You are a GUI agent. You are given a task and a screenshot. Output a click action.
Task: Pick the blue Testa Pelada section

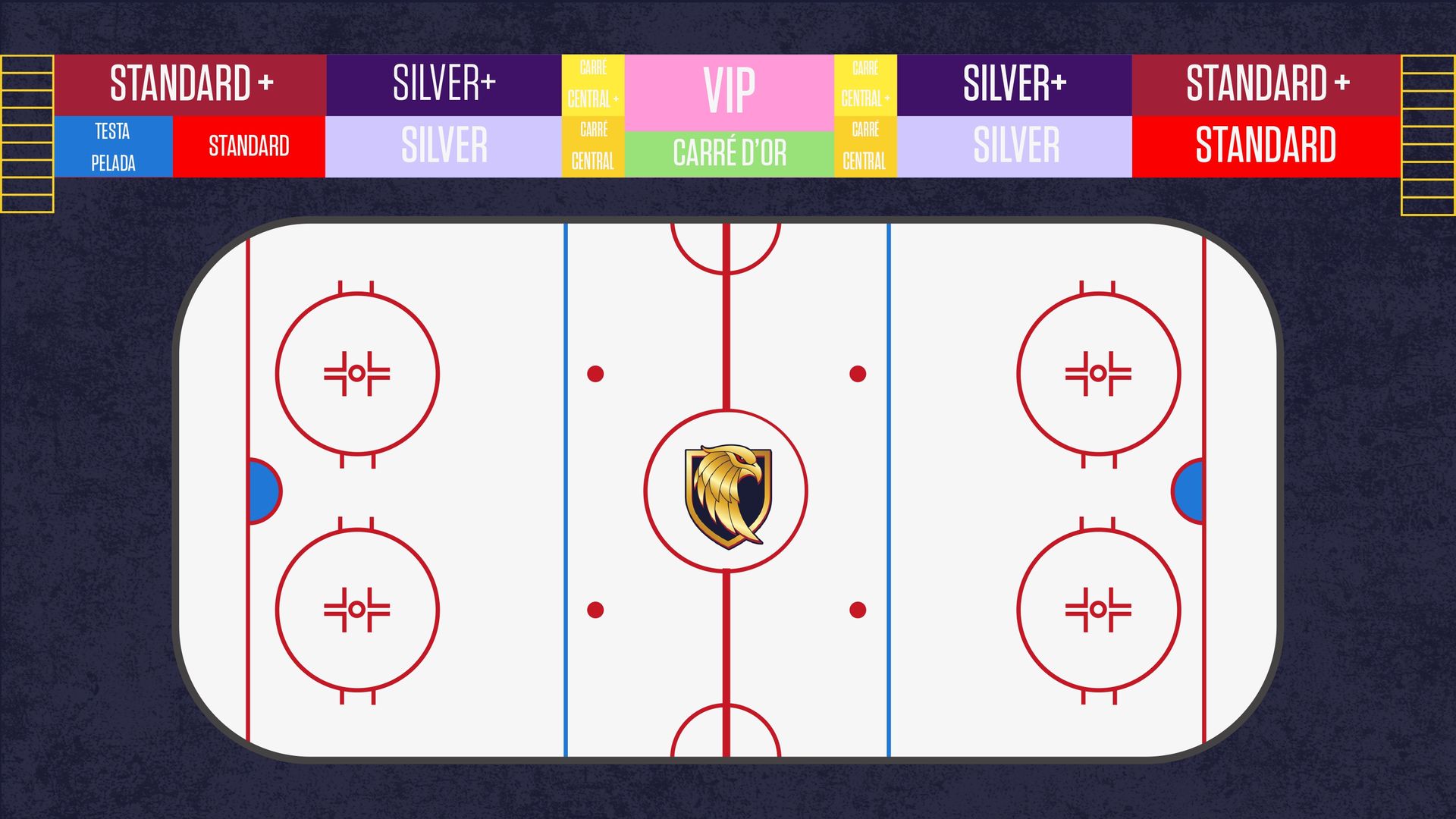114,146
